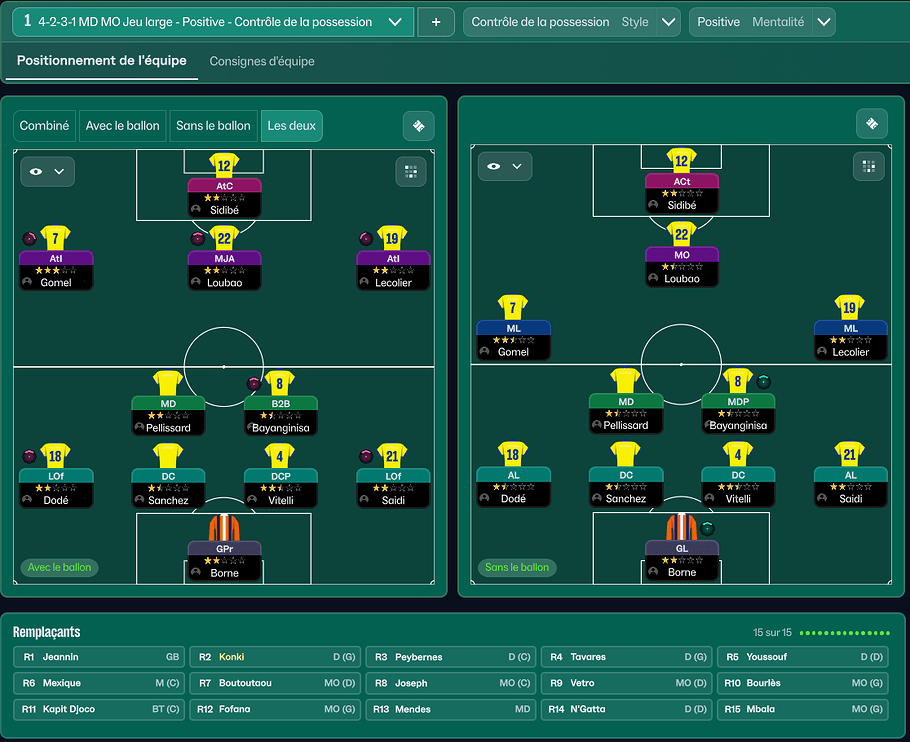Screen dimensions: 910x742
Task: Show the Sans le ballon view
Action: (213, 126)
